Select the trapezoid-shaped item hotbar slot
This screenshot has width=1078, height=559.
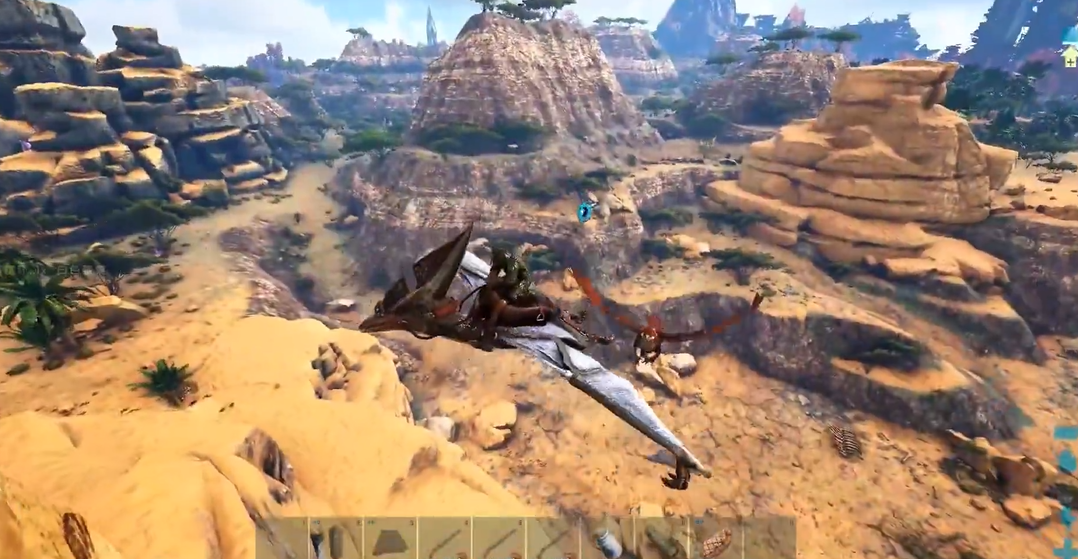click(x=389, y=539)
